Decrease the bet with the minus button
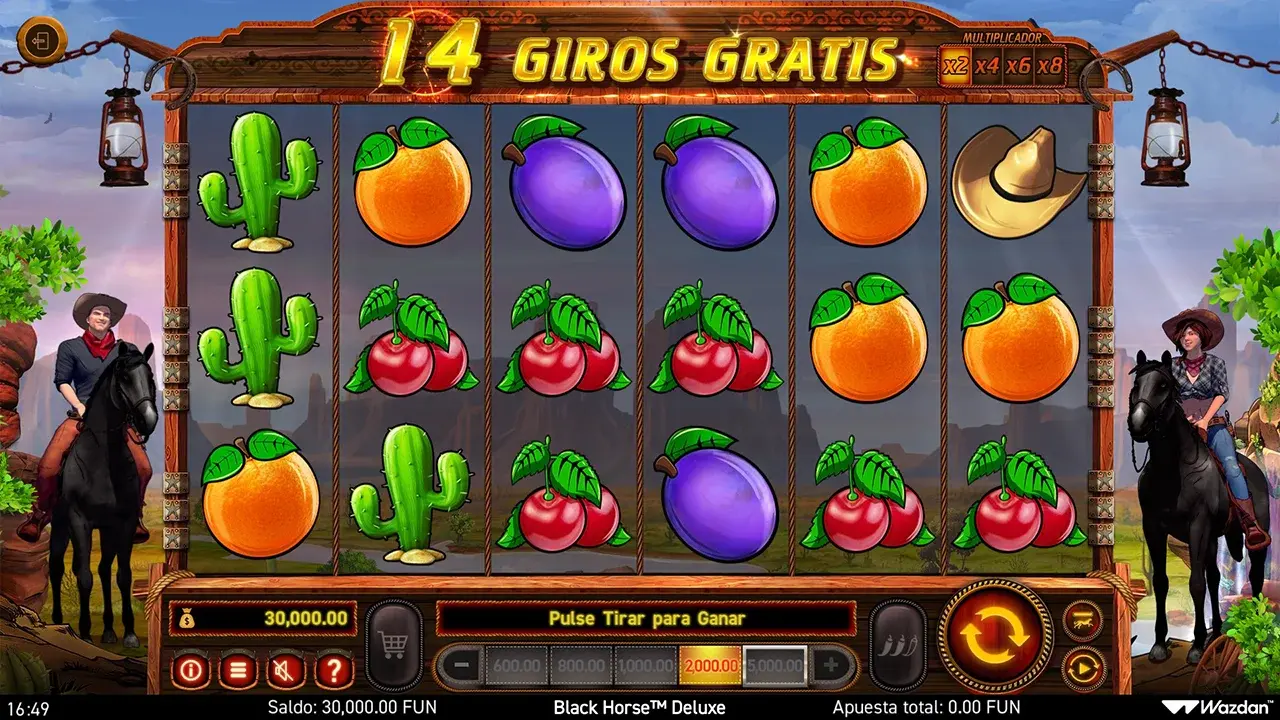 (x=460, y=665)
